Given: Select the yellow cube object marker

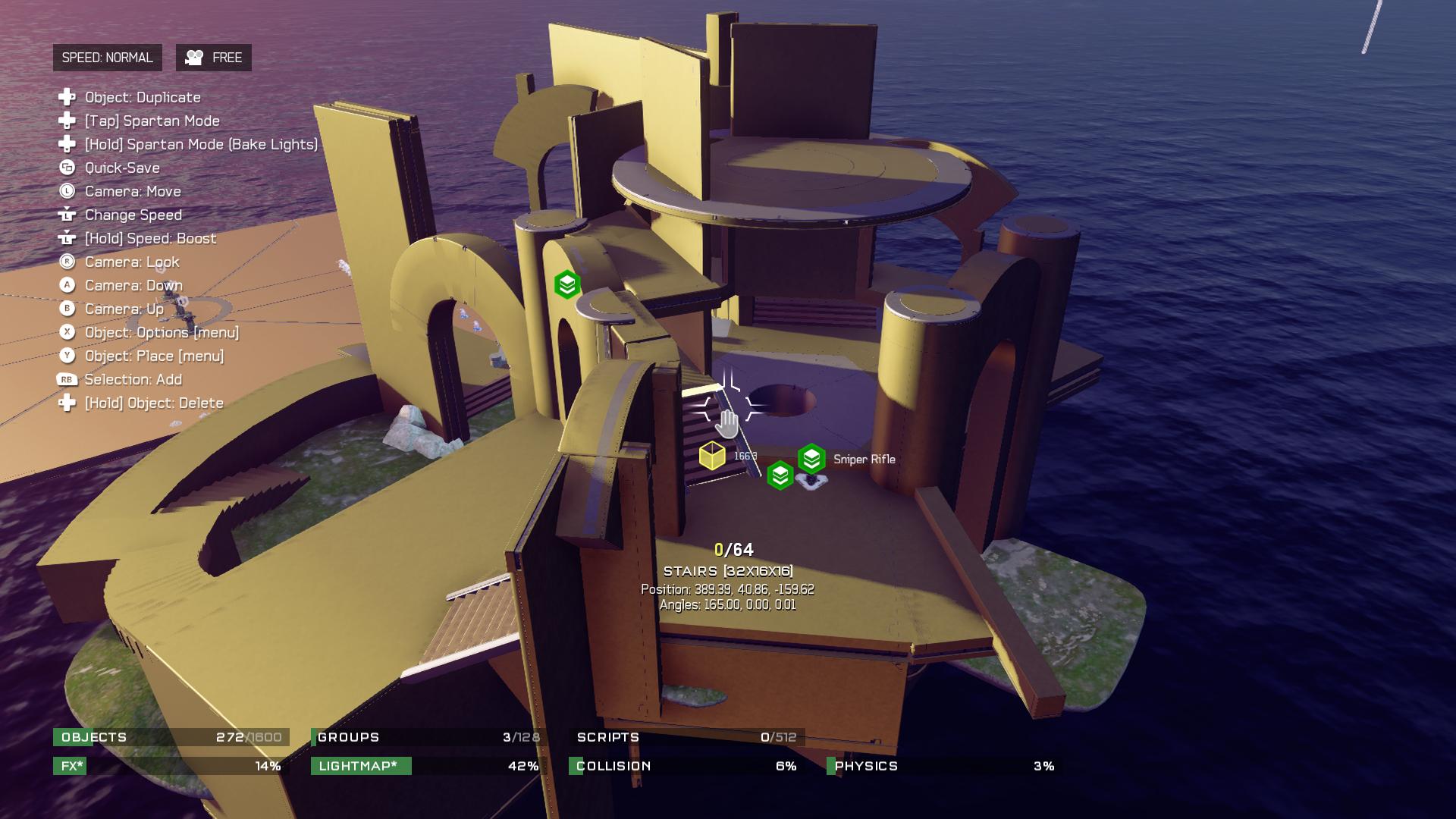Looking at the screenshot, I should coord(712,456).
